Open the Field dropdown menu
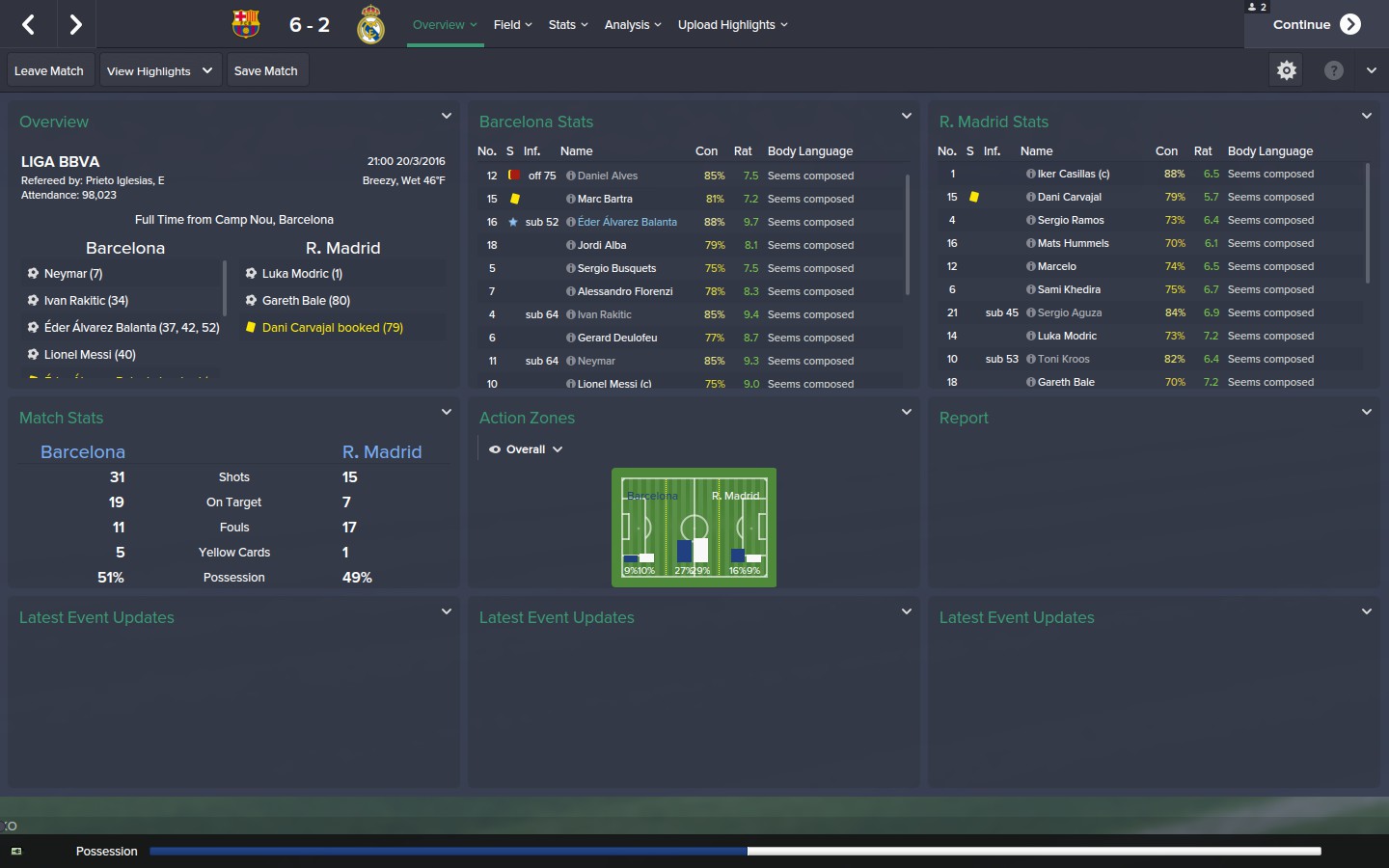The width and height of the screenshot is (1389, 868). tap(512, 25)
